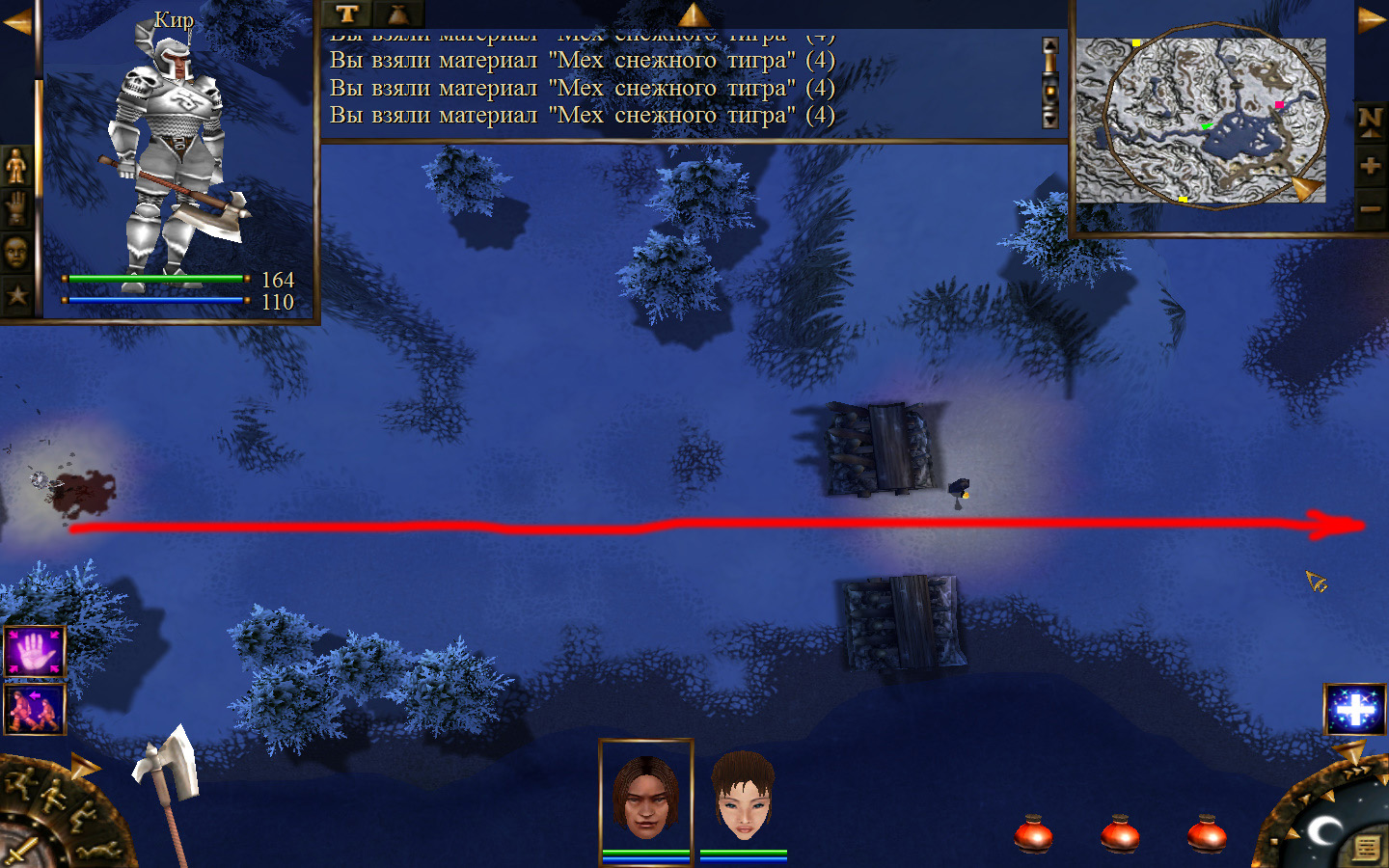Click on the minimap terrain
The image size is (1389, 868).
(x=1201, y=121)
